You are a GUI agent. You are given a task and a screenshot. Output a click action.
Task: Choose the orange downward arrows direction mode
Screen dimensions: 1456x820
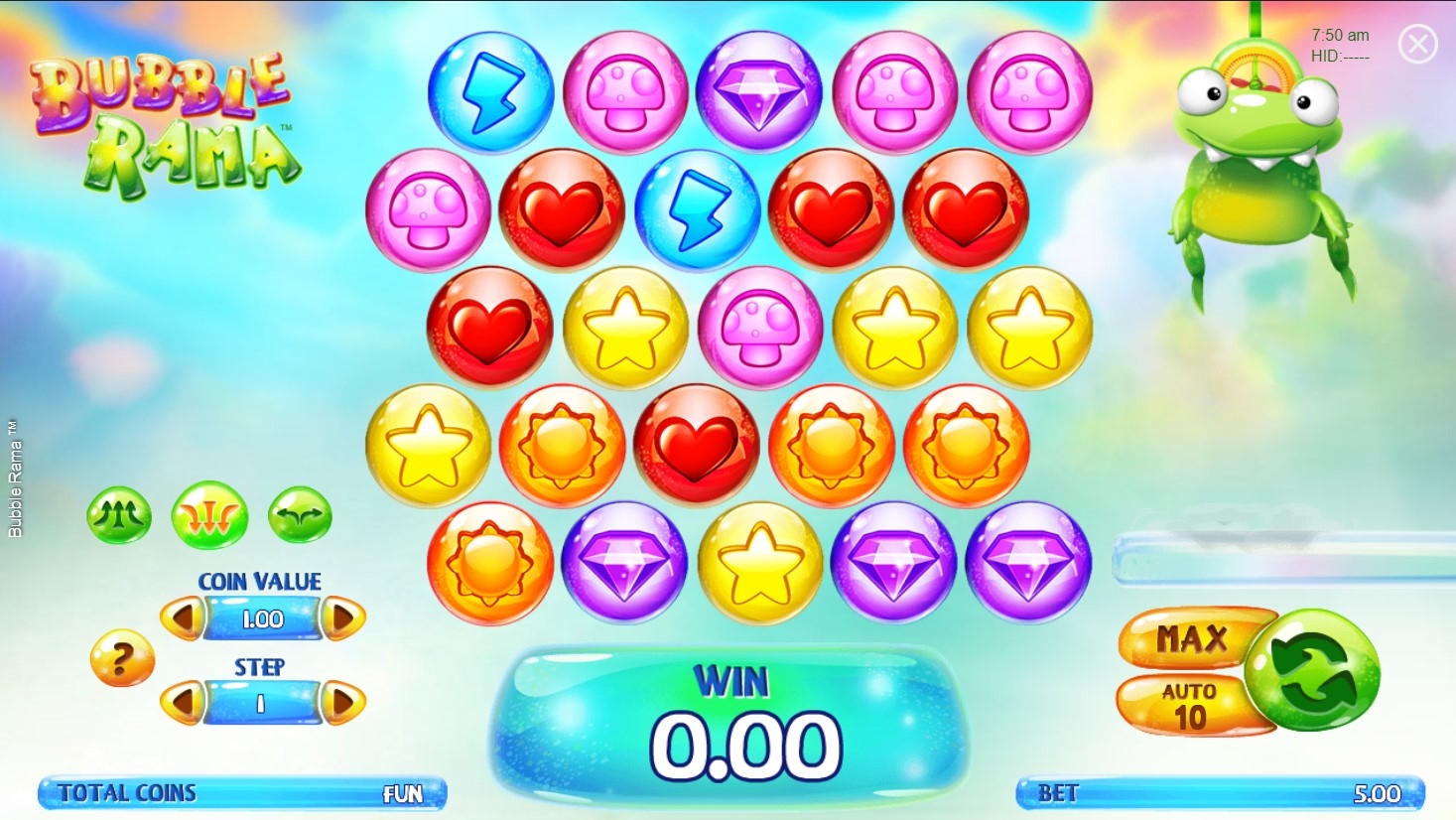(209, 515)
